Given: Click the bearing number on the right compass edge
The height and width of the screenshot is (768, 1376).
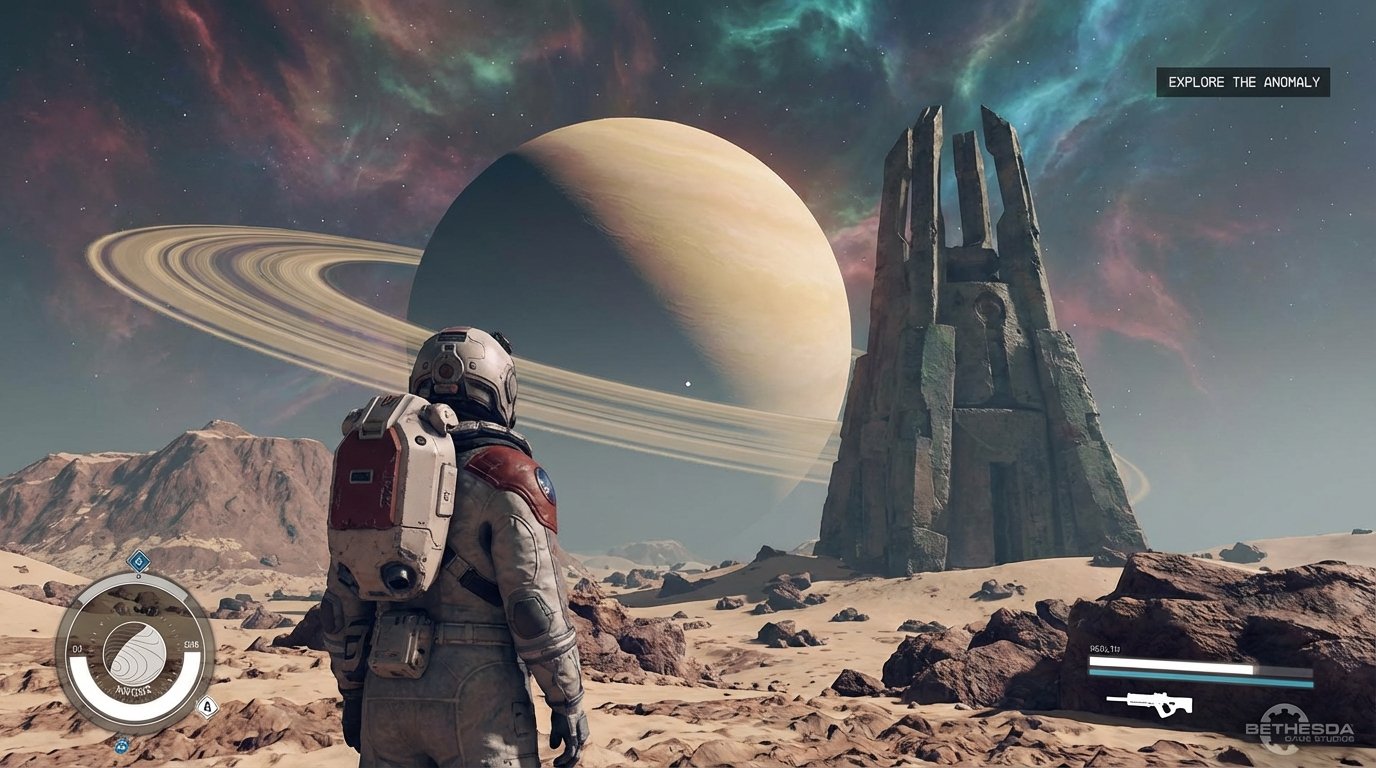Looking at the screenshot, I should pos(191,645).
